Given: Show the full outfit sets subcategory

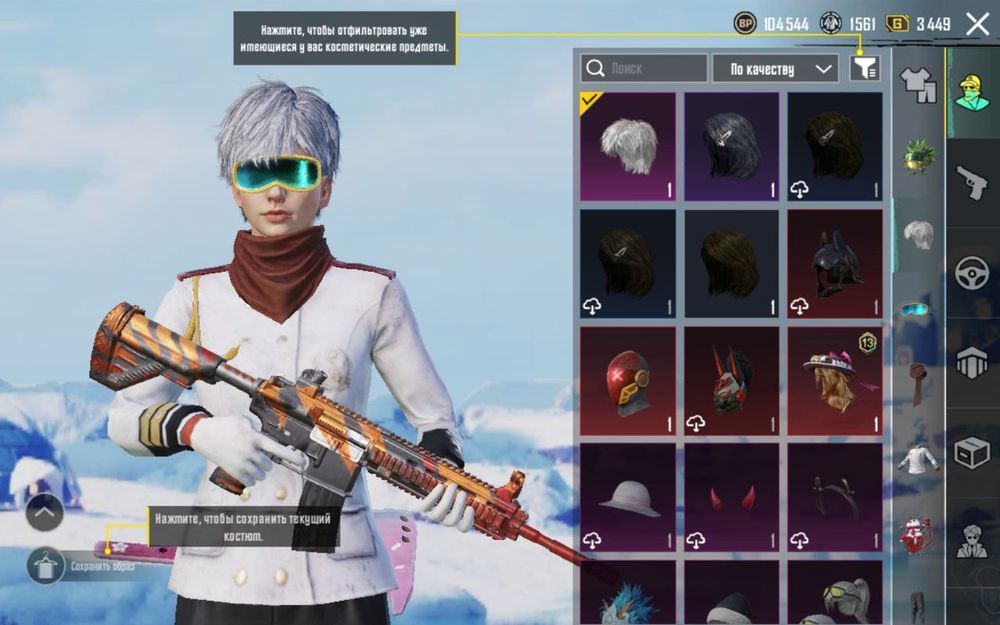Looking at the screenshot, I should point(918,84).
